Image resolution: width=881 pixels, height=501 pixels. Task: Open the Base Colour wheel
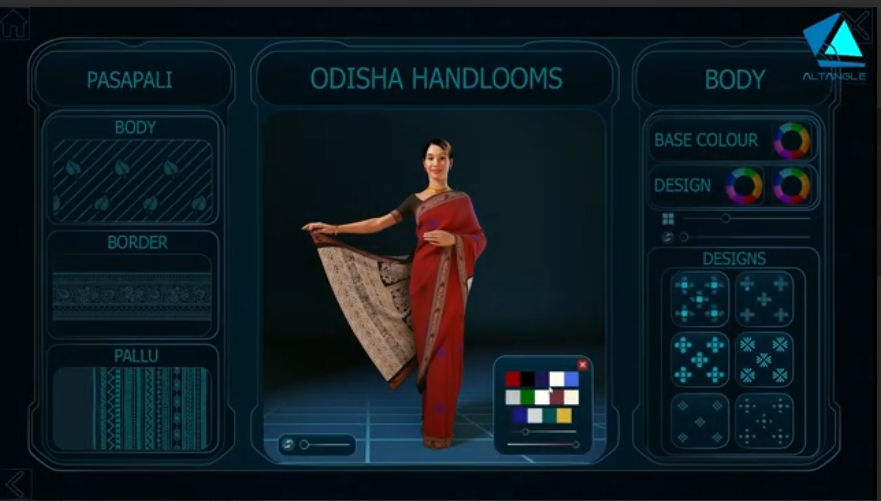click(791, 141)
